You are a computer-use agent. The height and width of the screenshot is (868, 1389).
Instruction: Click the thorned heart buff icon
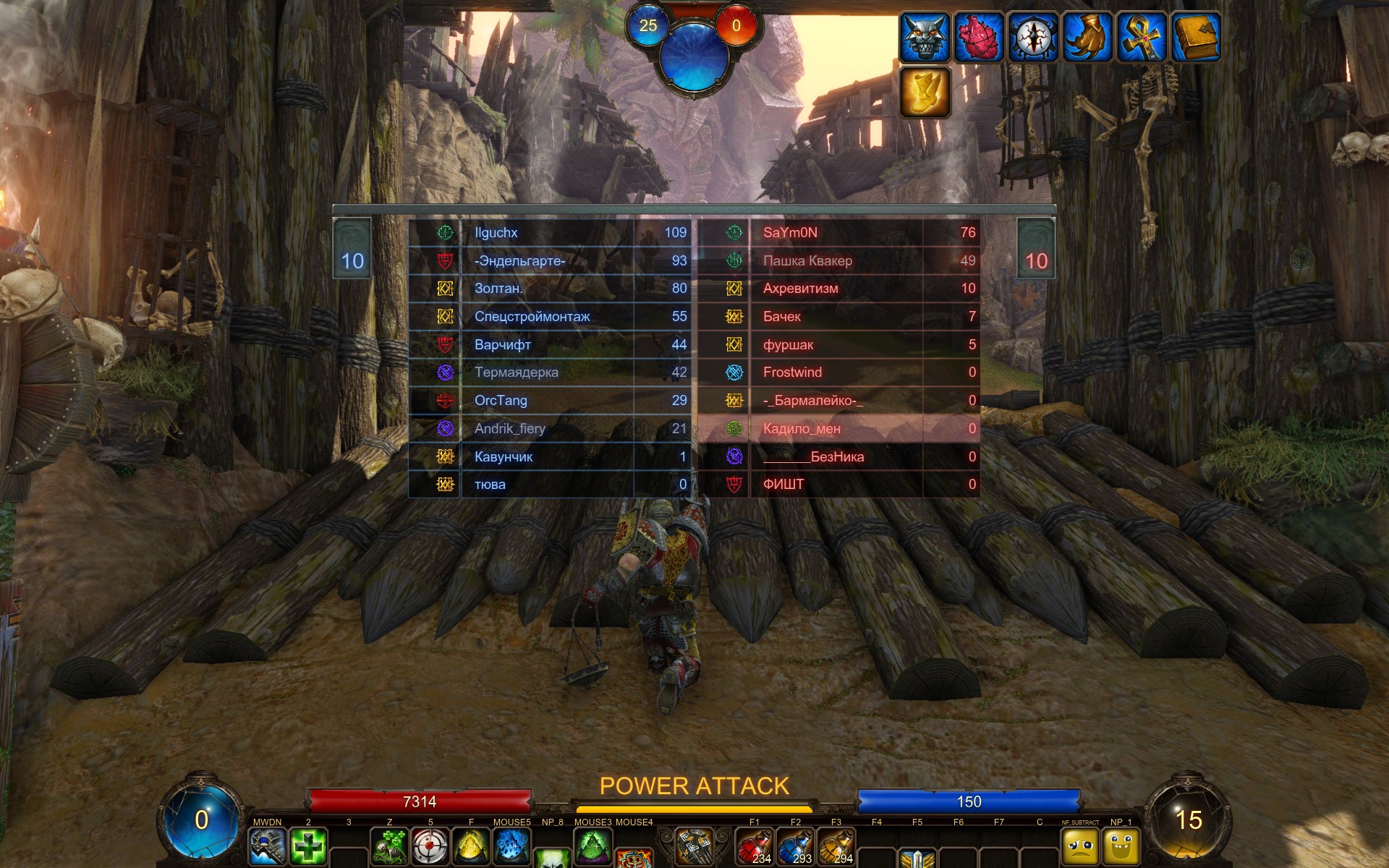pos(978,37)
